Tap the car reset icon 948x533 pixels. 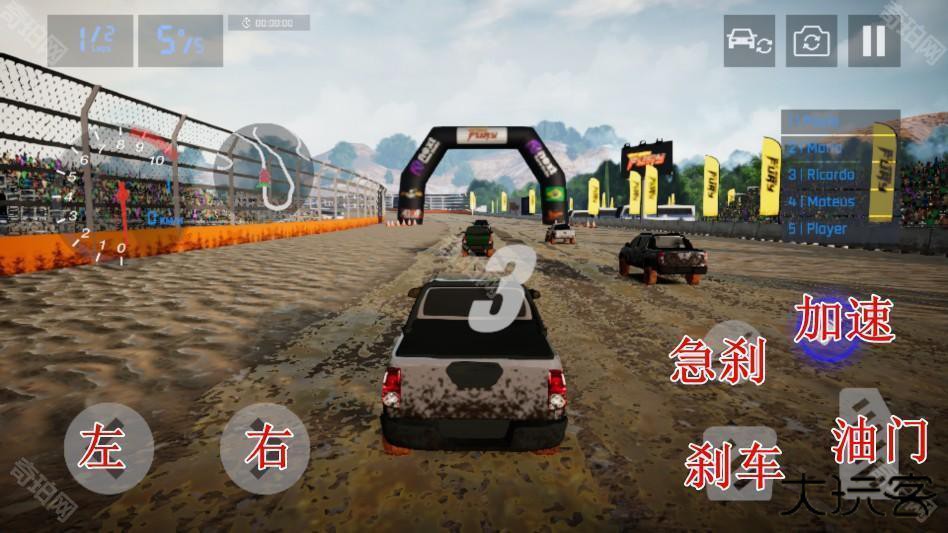[x=749, y=41]
